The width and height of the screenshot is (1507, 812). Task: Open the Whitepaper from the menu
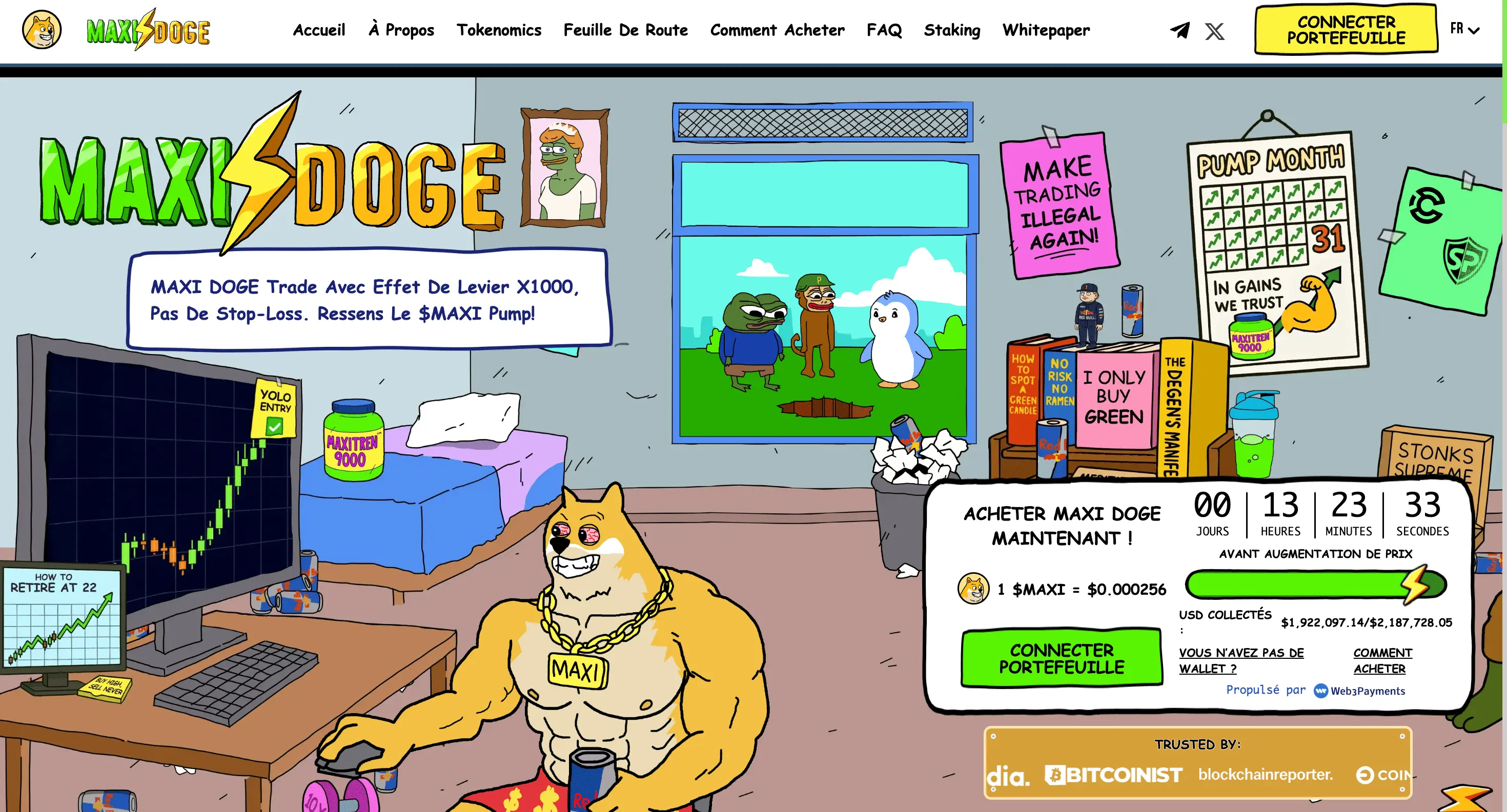tap(1046, 30)
